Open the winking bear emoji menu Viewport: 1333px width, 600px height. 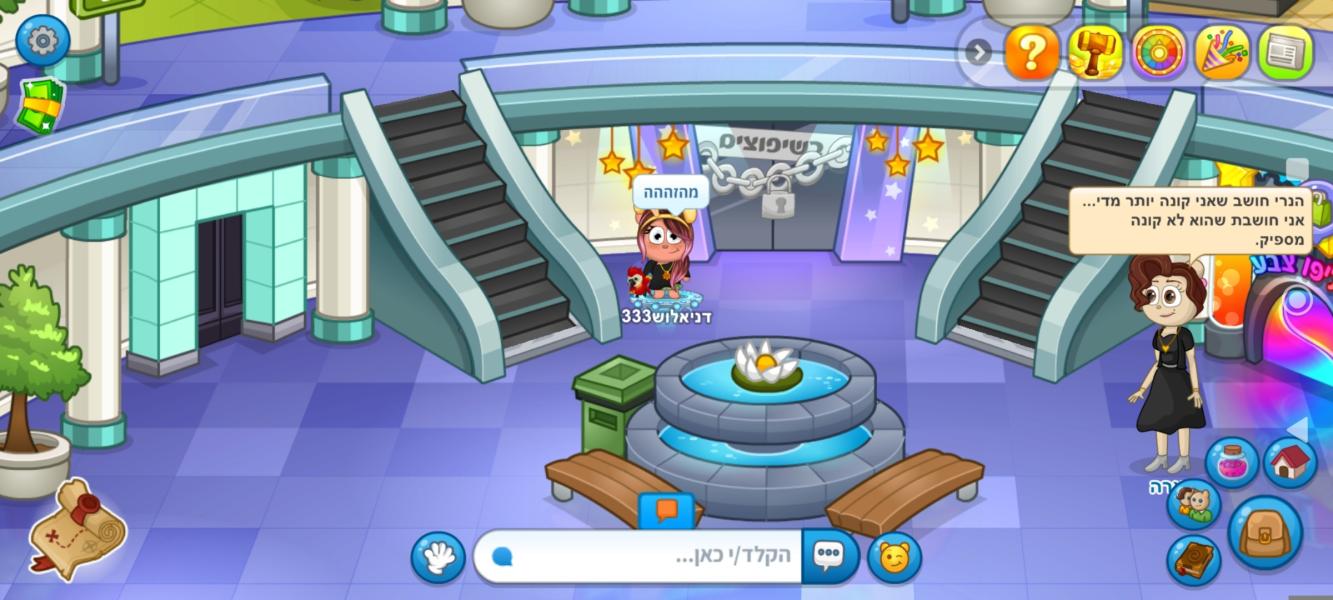pos(894,558)
